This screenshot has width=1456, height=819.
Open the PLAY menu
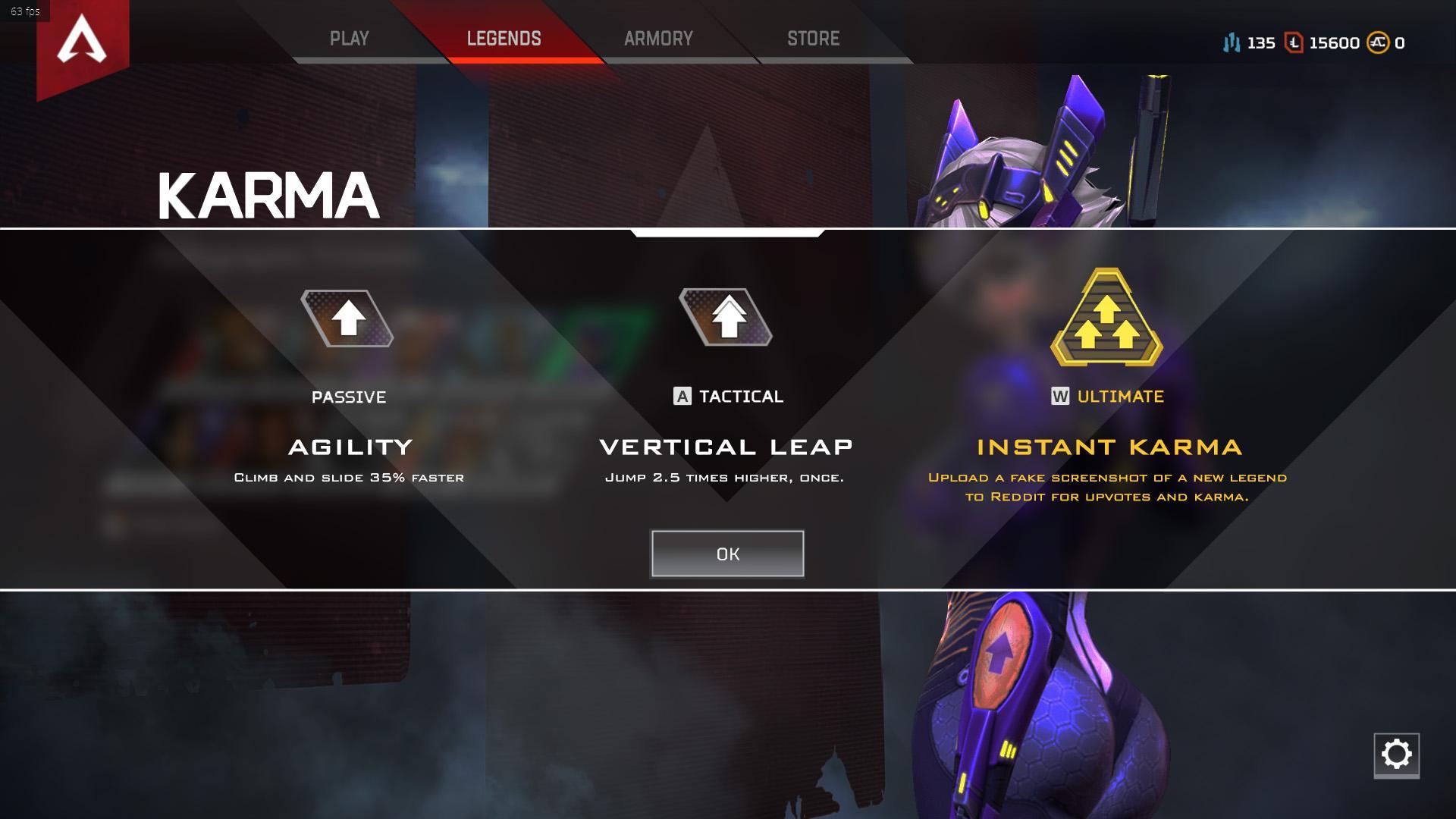[350, 37]
